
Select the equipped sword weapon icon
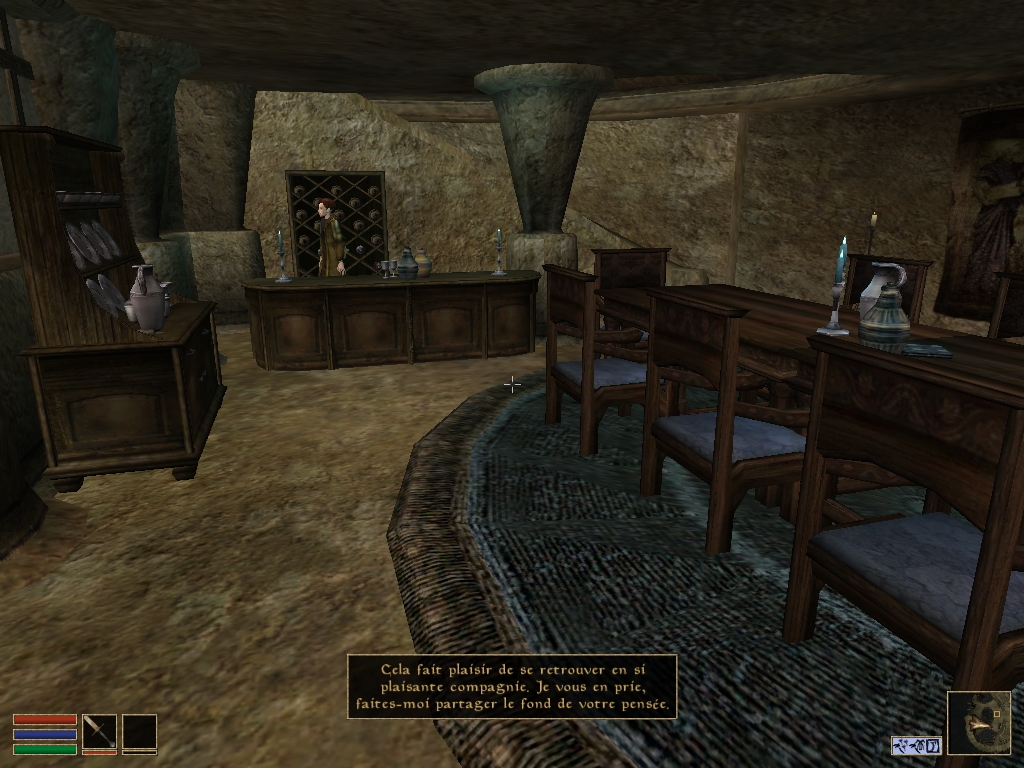pyautogui.click(x=99, y=732)
